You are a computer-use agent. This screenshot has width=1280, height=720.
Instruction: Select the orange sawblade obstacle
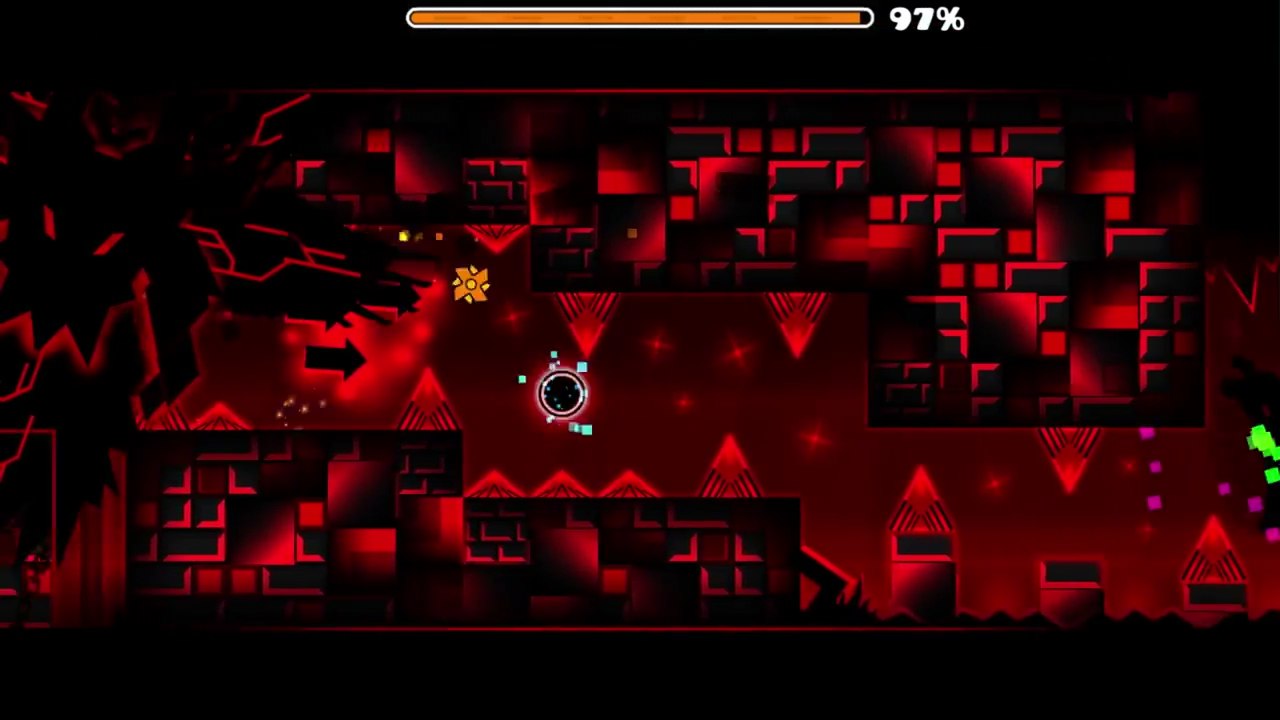coord(470,285)
